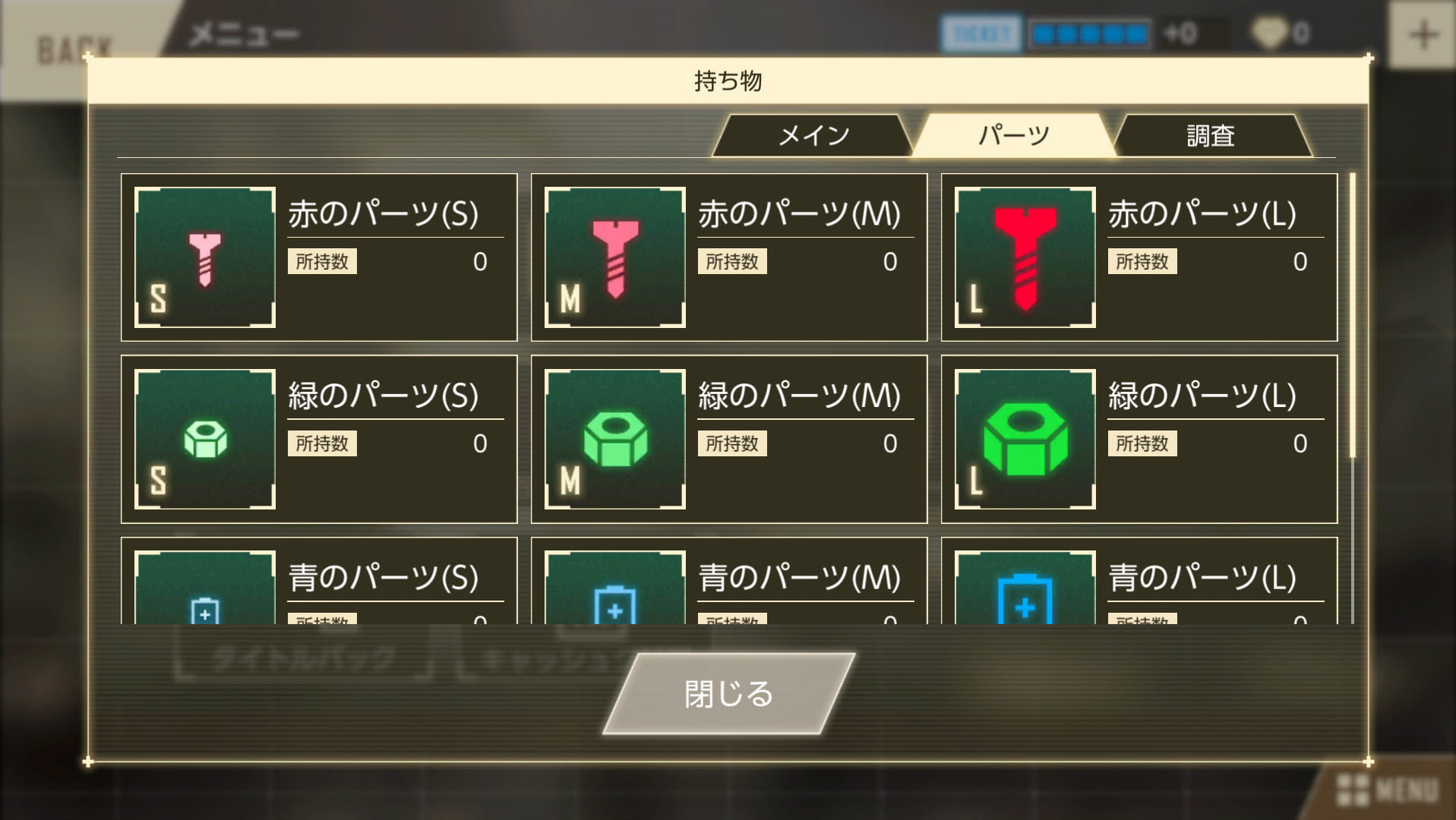The image size is (1456, 820).
Task: Pick the 赤のパーツ(L) item
Action: click(1139, 257)
